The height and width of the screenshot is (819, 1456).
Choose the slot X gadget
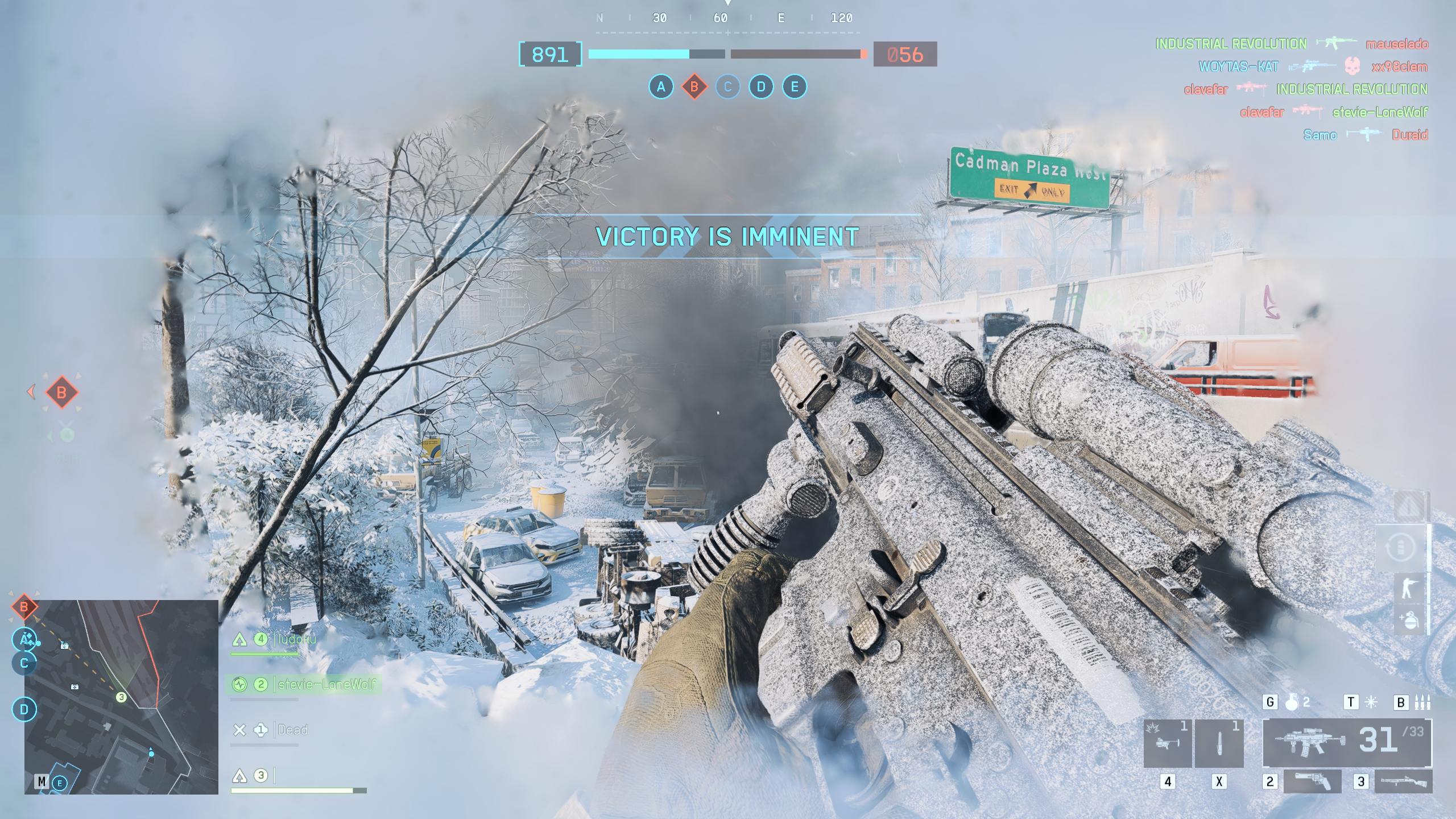click(x=1219, y=743)
